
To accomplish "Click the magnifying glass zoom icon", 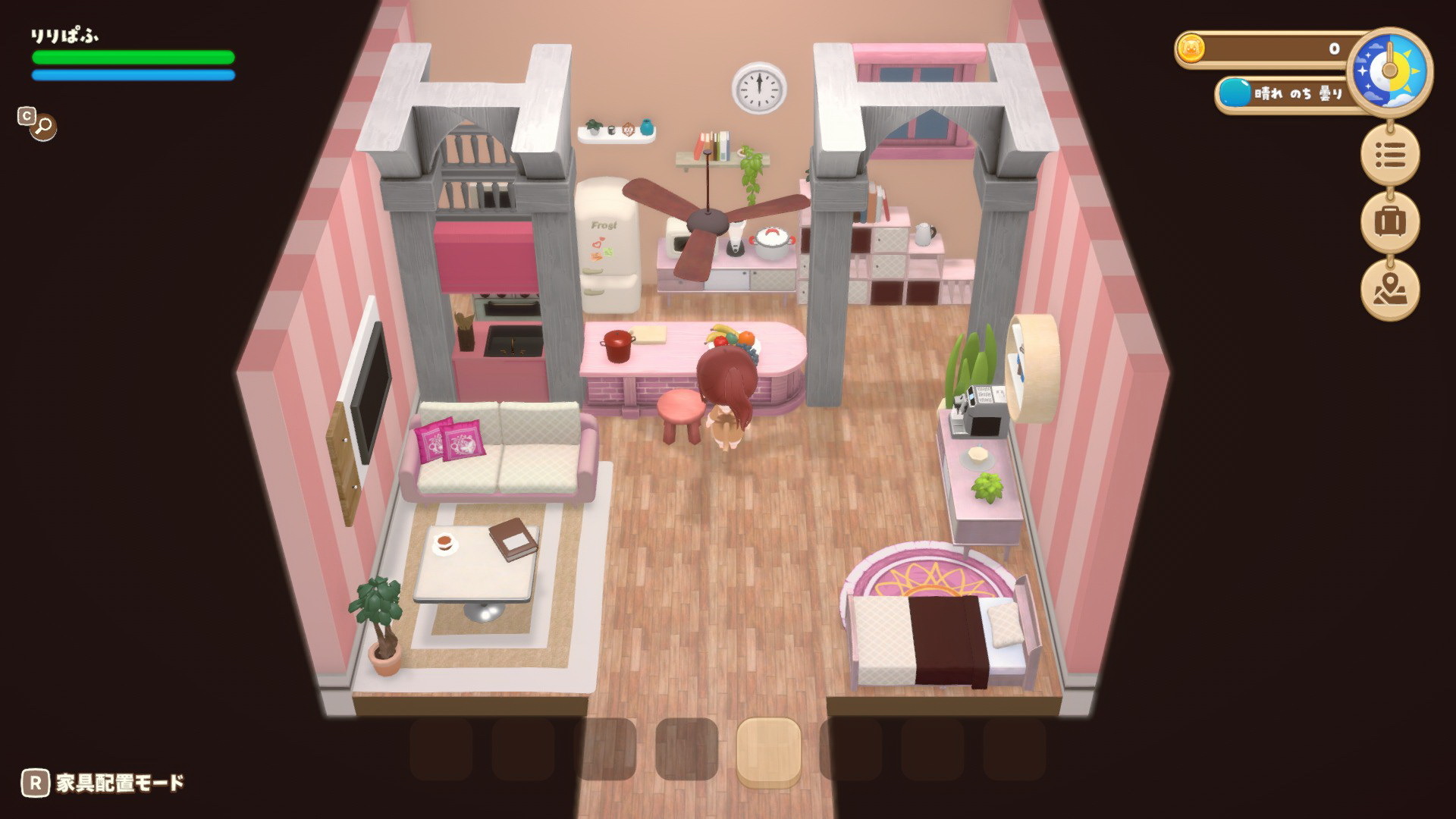I will point(43,126).
